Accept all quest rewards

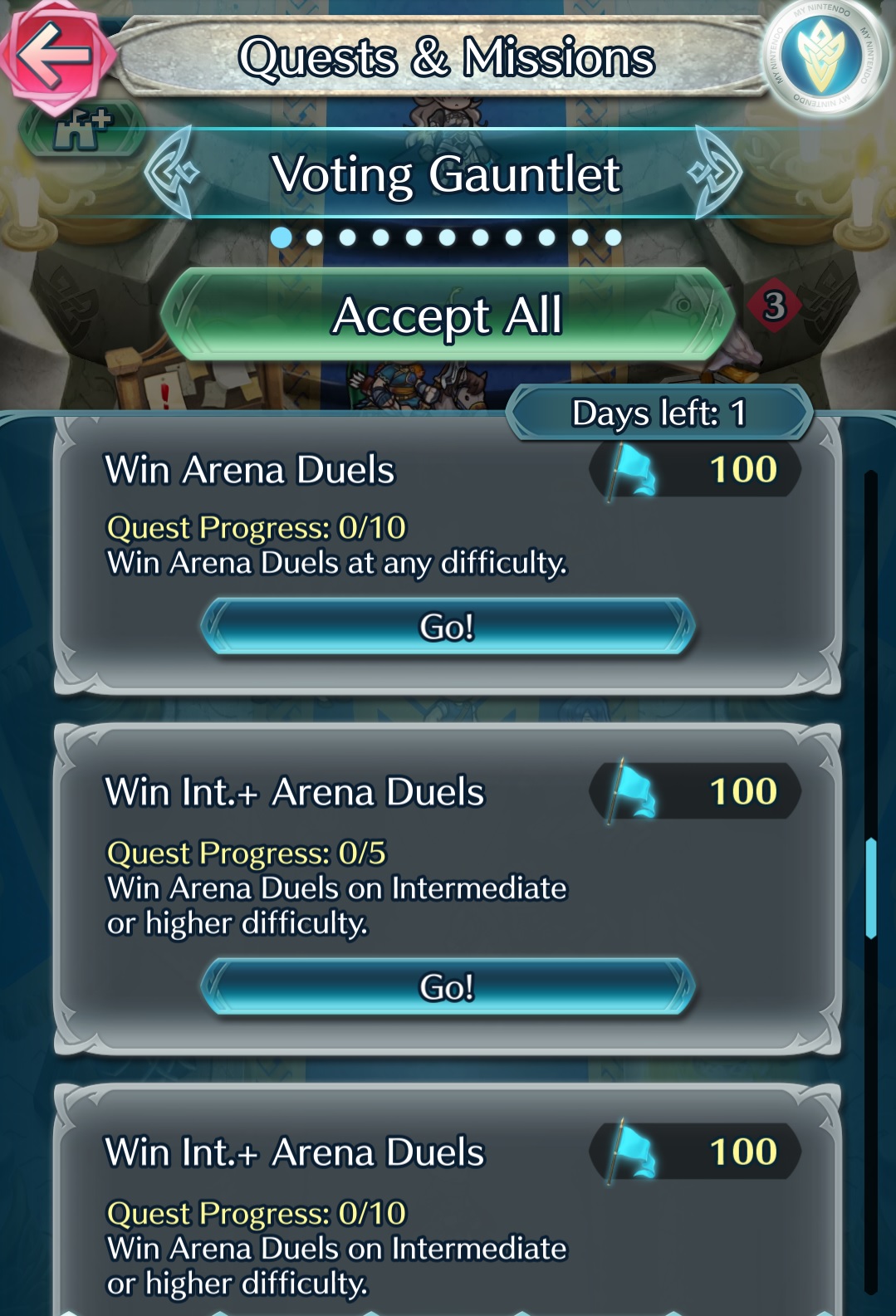(x=448, y=316)
